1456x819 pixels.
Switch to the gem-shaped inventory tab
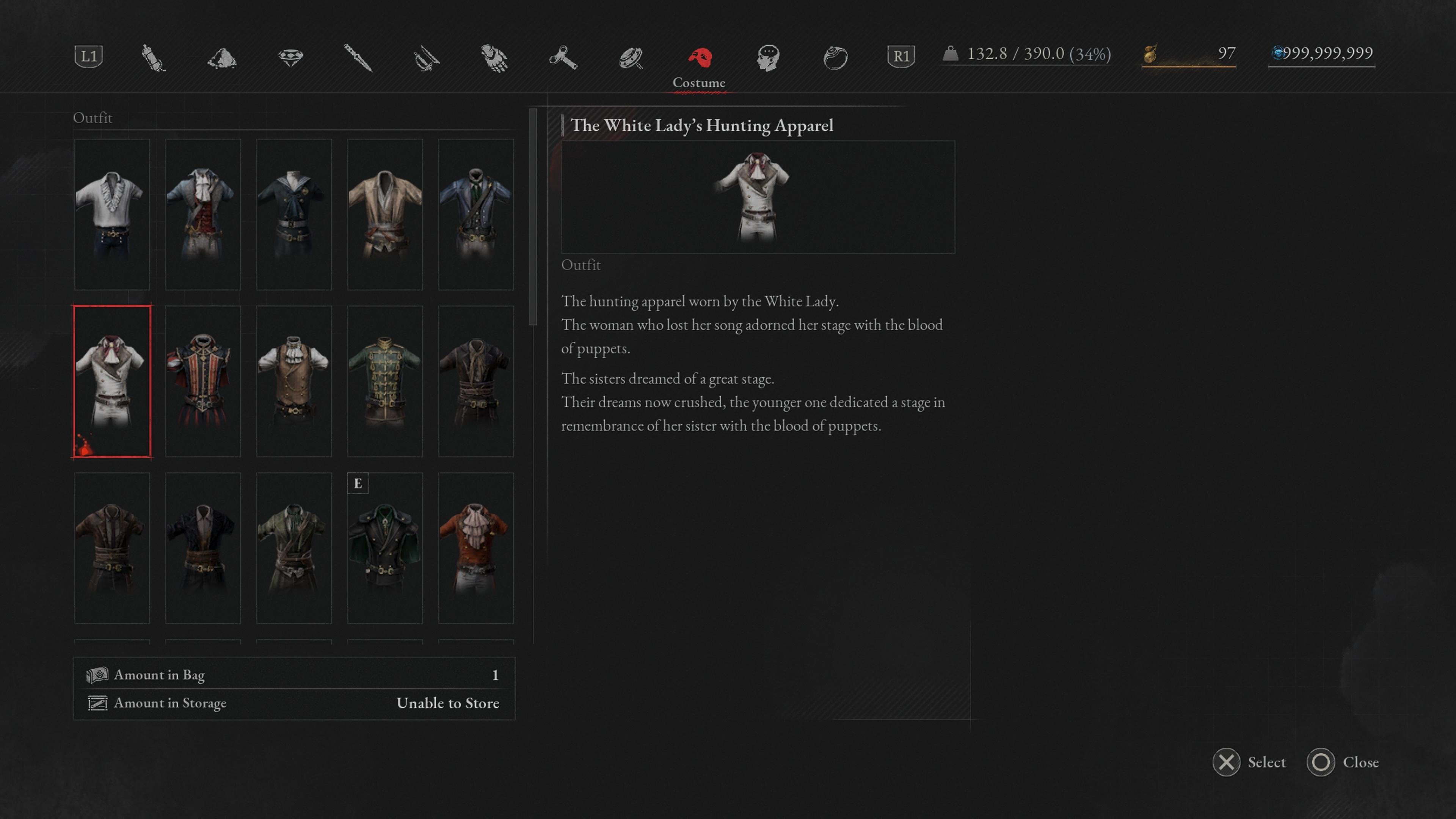290,57
